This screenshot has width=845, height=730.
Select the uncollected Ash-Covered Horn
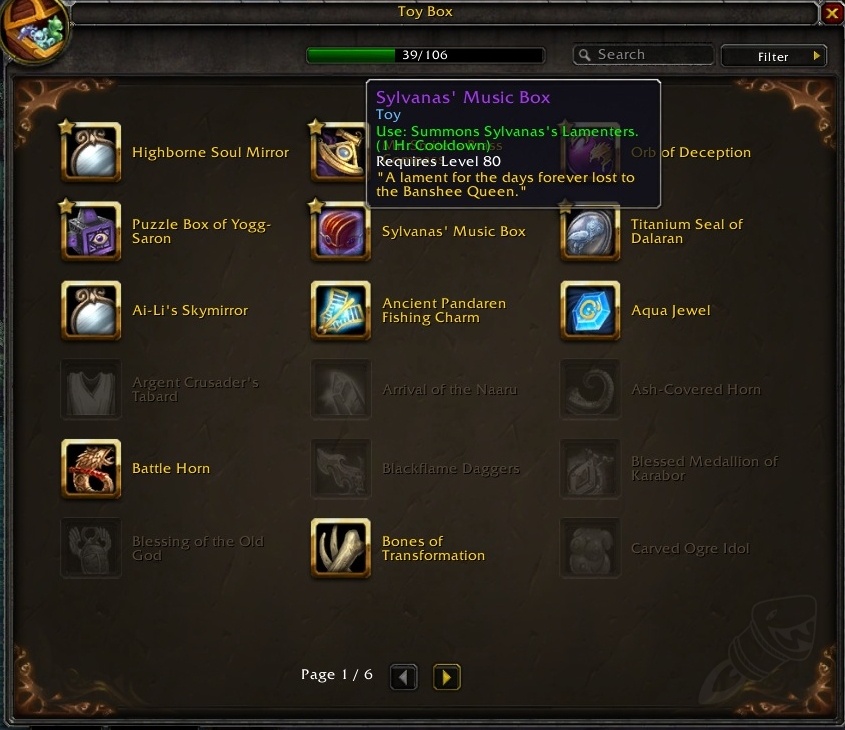click(590, 389)
